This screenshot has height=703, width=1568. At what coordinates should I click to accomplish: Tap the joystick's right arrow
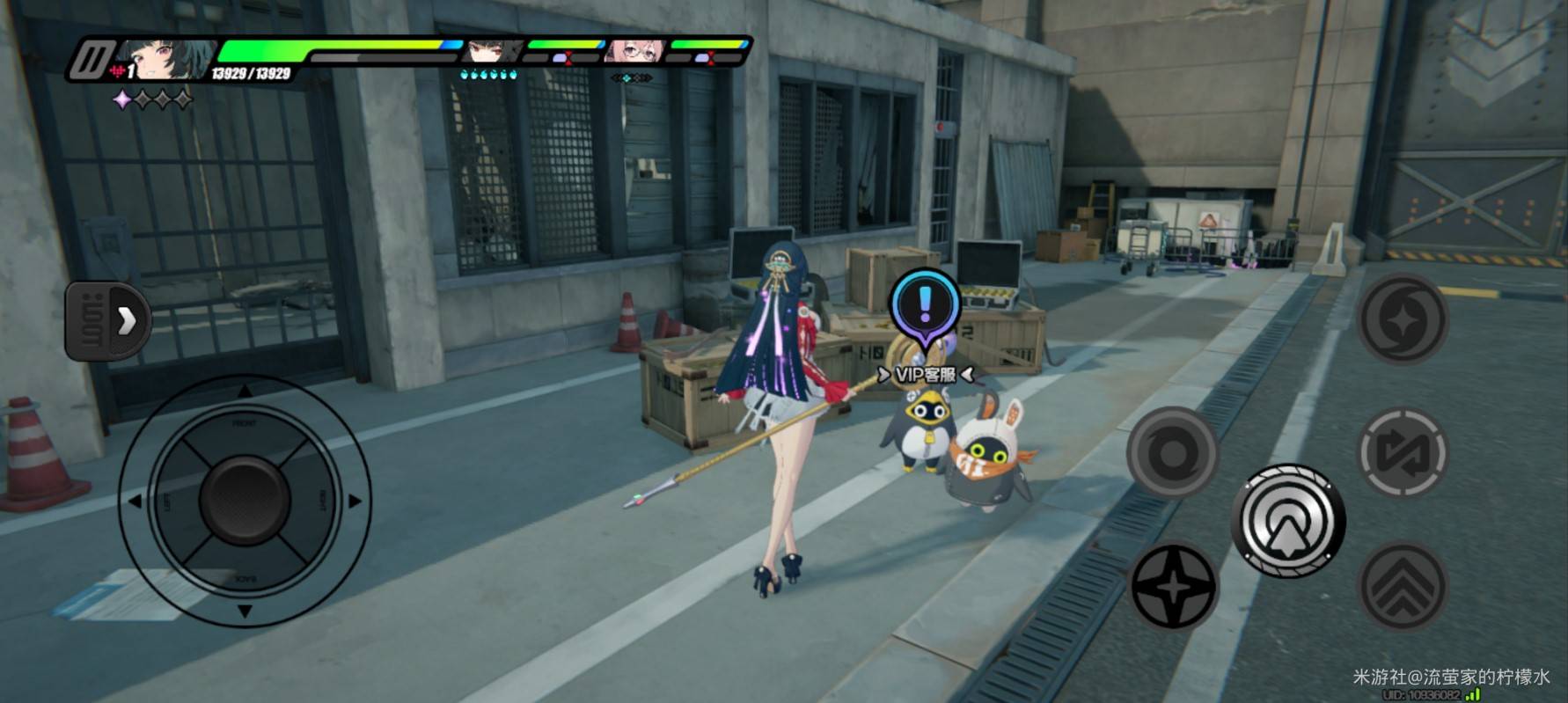point(354,502)
